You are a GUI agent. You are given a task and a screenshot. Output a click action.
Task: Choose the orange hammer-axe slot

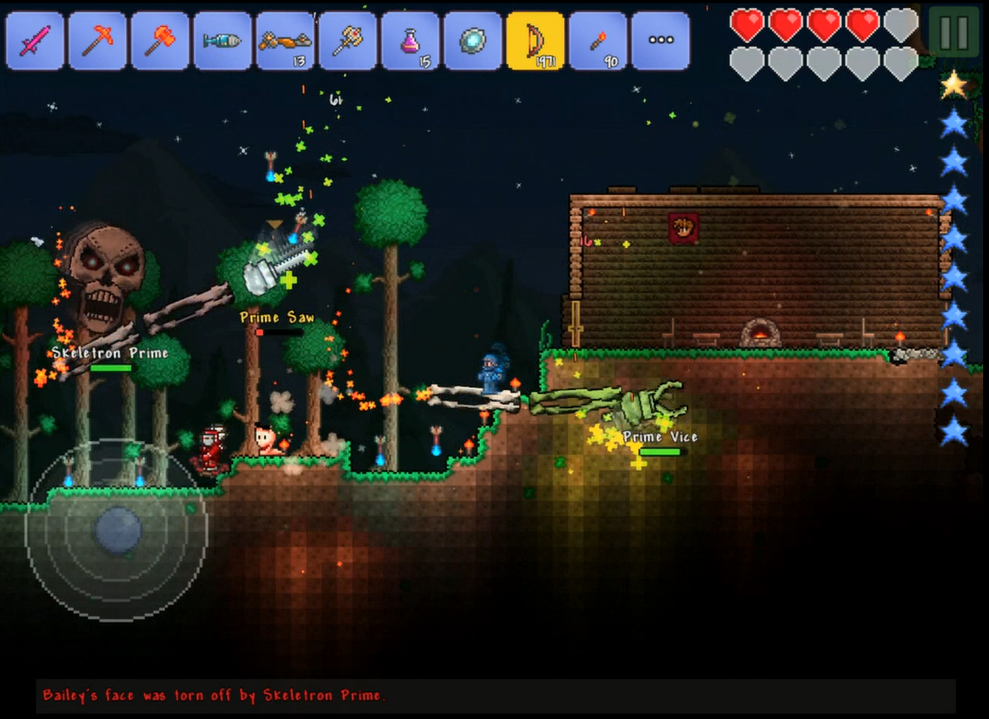pyautogui.click(x=160, y=41)
